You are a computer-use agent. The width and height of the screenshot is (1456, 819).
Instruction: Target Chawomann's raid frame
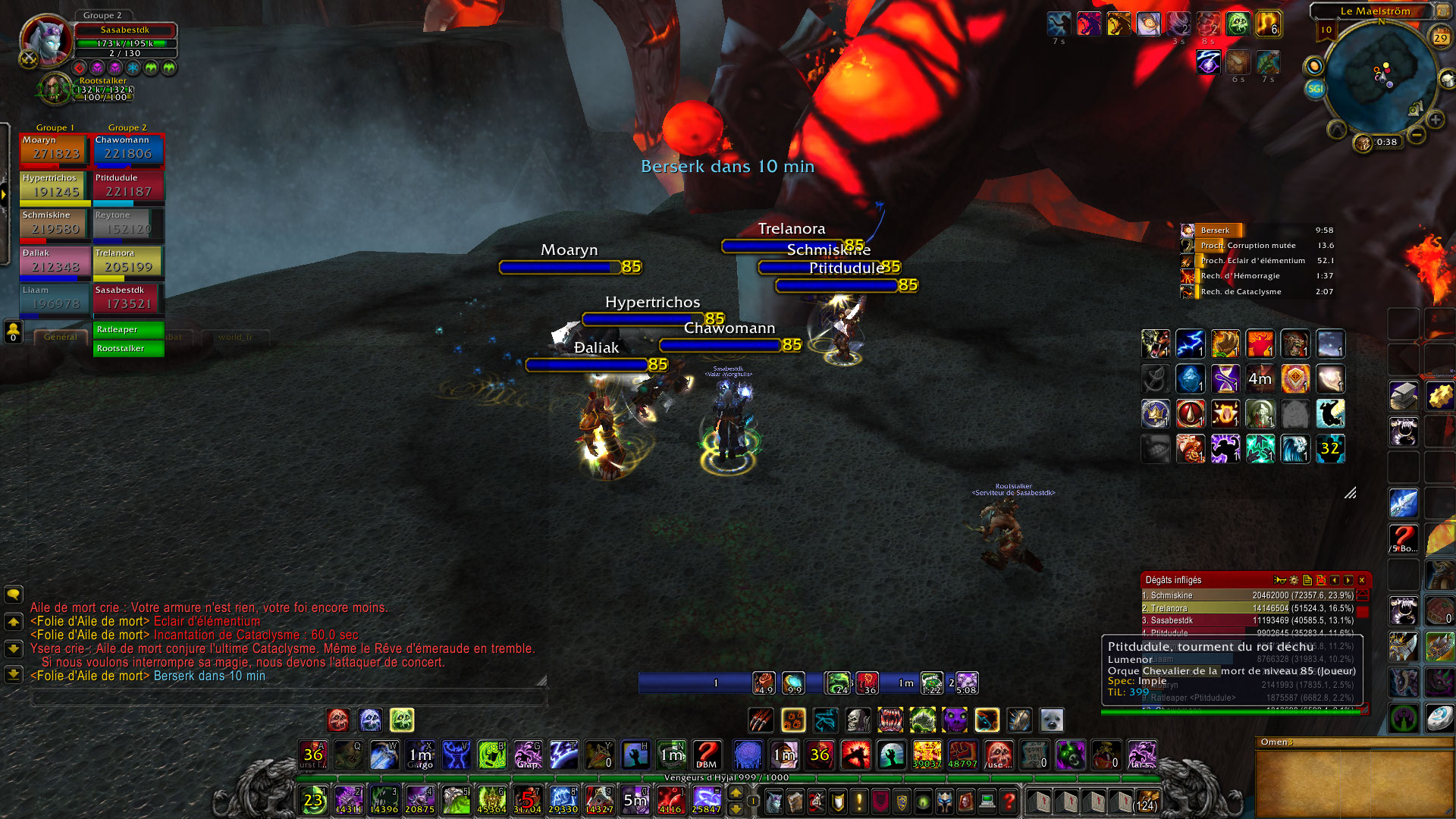127,149
